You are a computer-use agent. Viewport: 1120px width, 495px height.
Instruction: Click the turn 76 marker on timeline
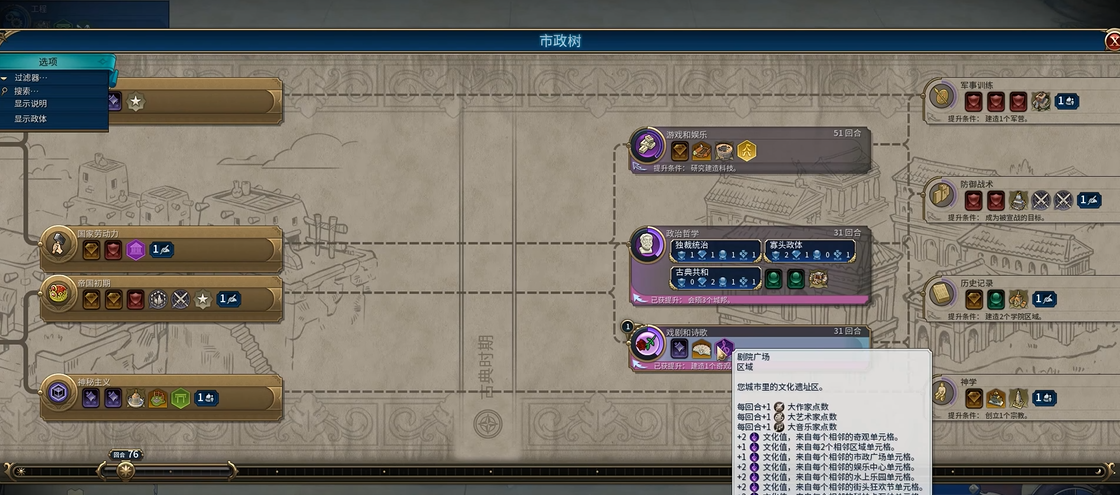pos(126,467)
